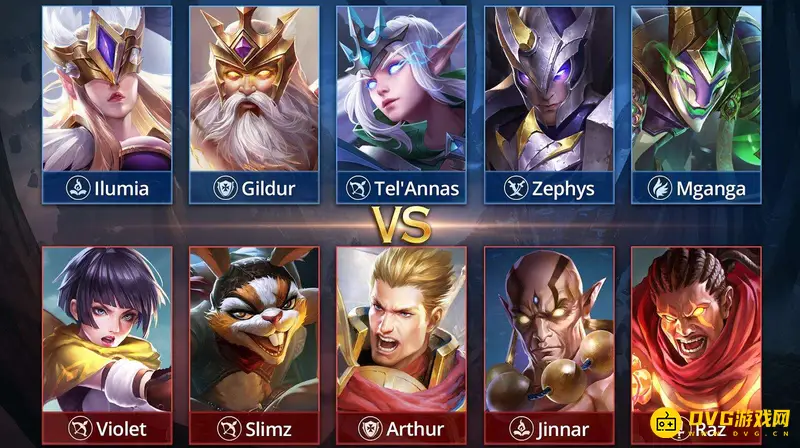Choose the Arthur hero card

click(x=402, y=343)
